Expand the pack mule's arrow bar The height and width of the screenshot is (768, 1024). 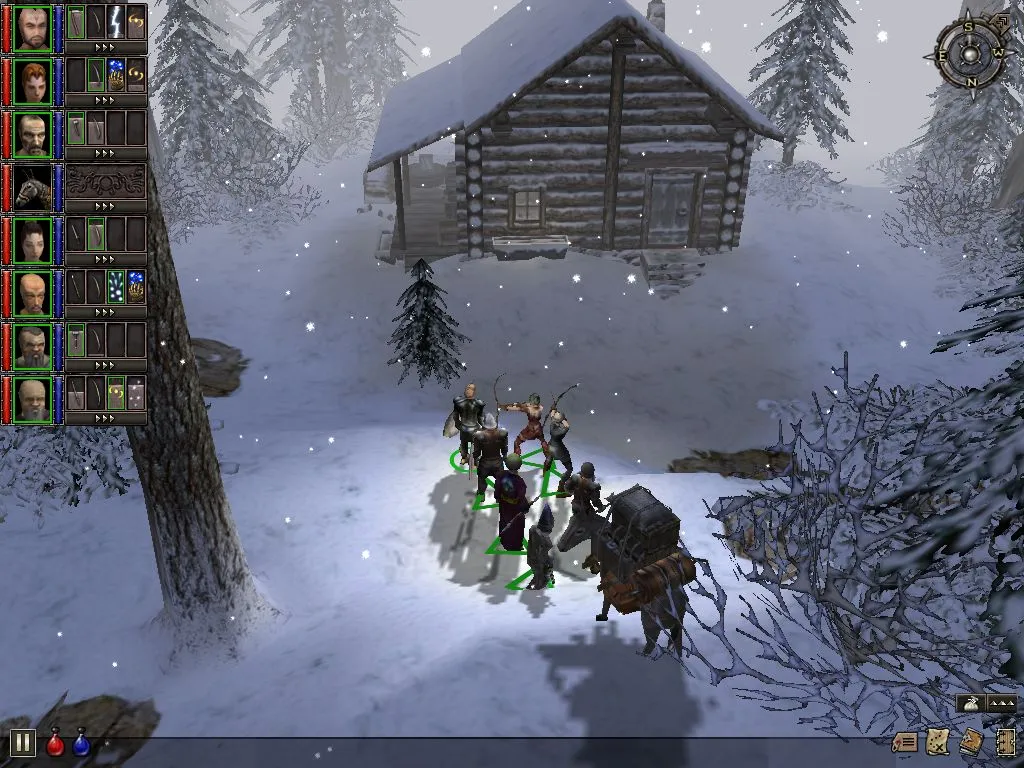tap(105, 206)
